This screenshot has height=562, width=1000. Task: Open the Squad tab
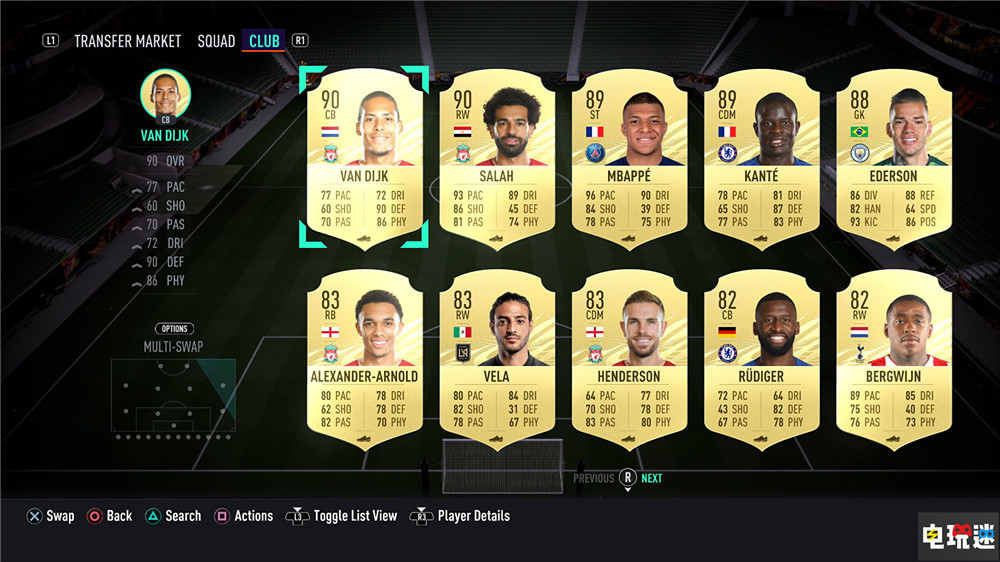pos(216,41)
